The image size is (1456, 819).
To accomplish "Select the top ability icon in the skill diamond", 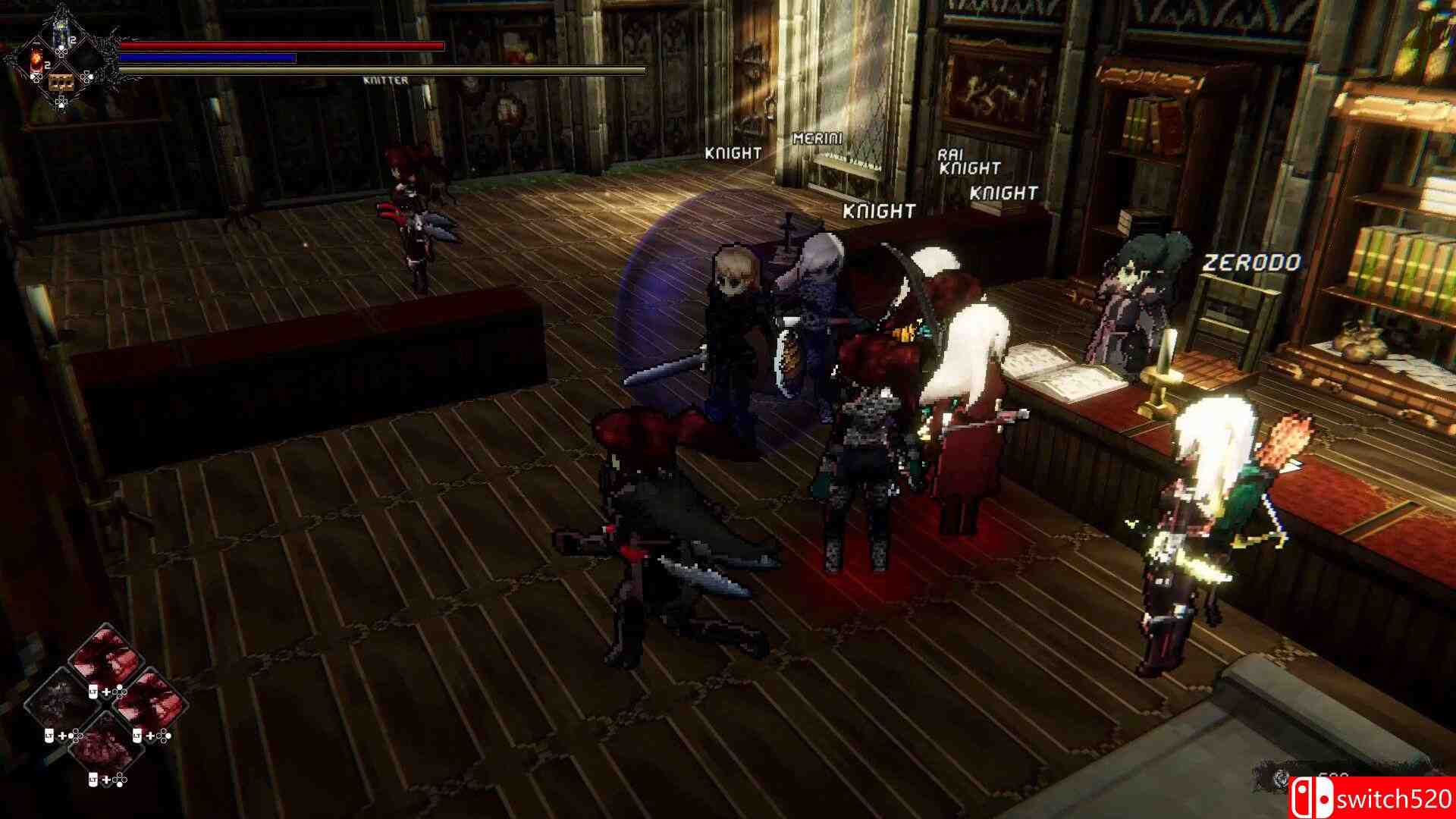I will (105, 664).
